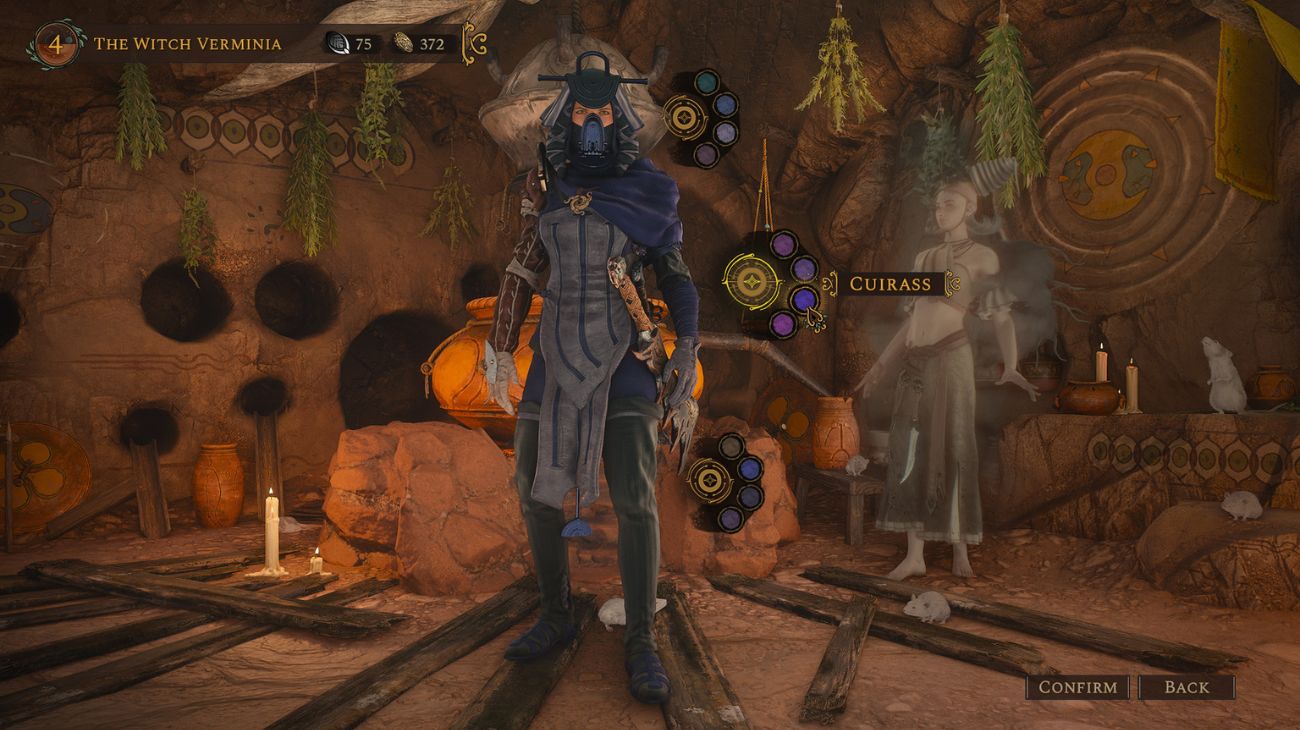The width and height of the screenshot is (1300, 730).
Task: Choose the indigo swatch touching the Cuirass label
Action: tap(804, 298)
